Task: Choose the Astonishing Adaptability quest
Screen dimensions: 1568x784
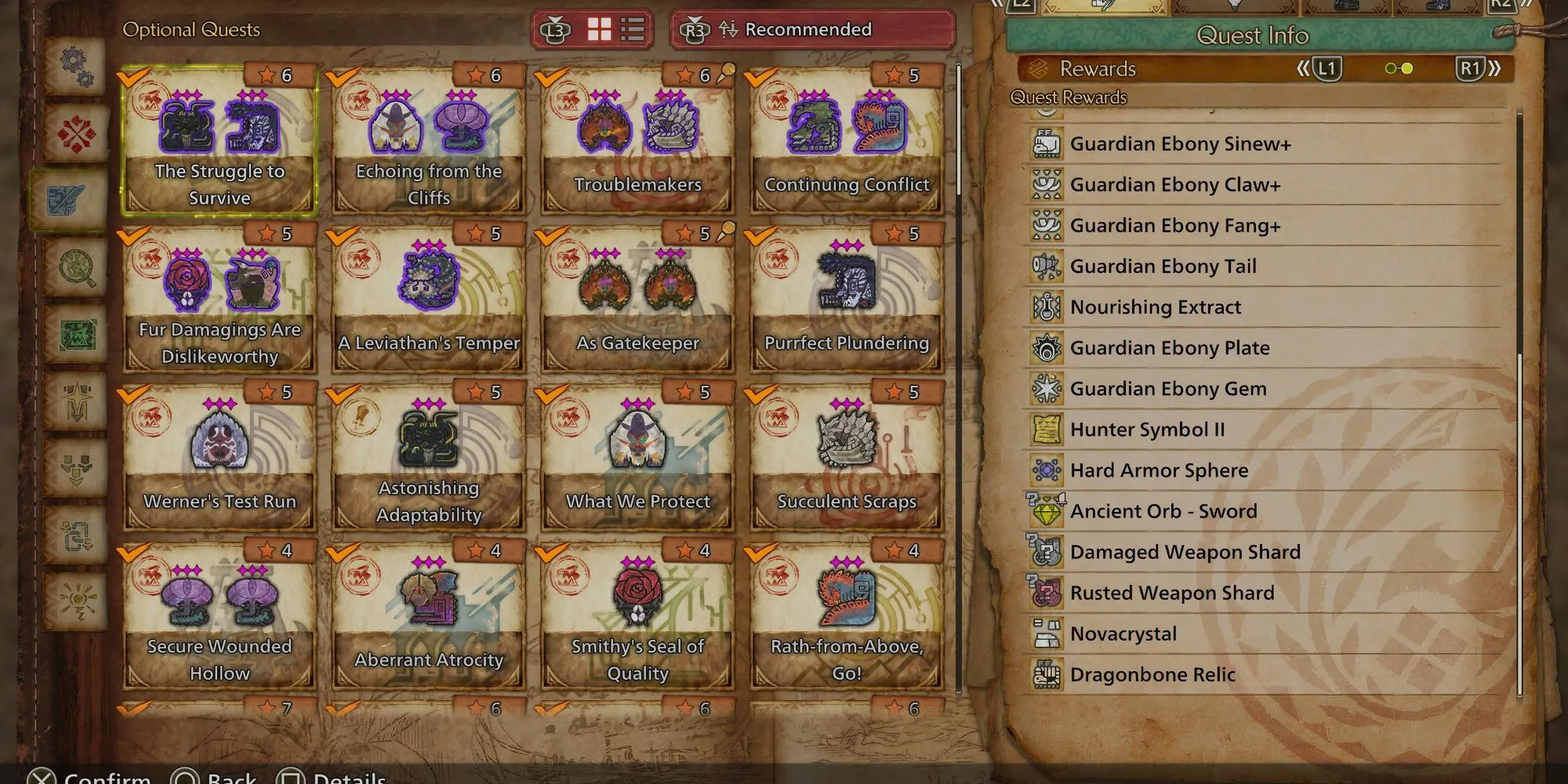Action: click(428, 458)
